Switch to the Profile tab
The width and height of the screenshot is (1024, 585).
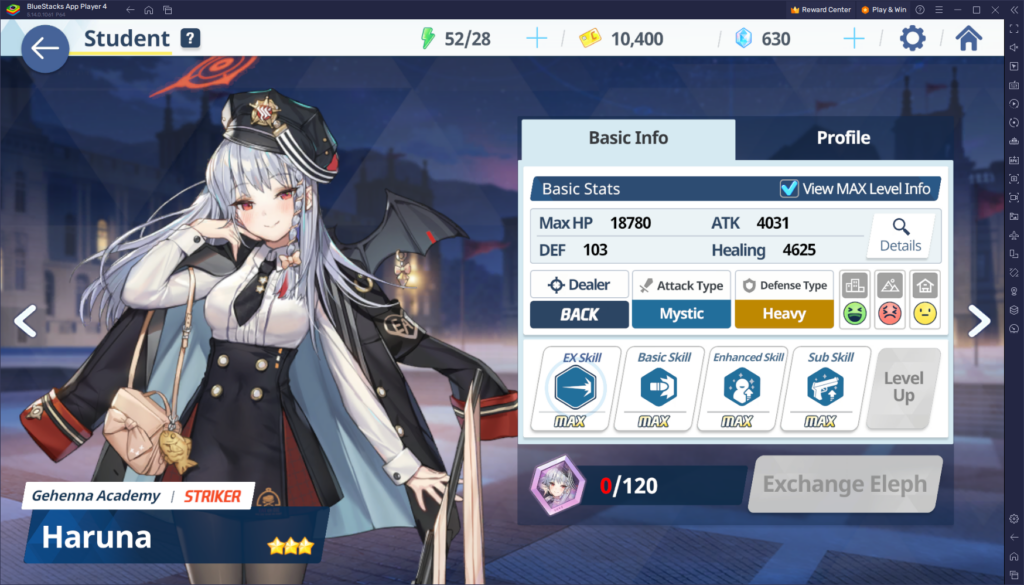[843, 138]
